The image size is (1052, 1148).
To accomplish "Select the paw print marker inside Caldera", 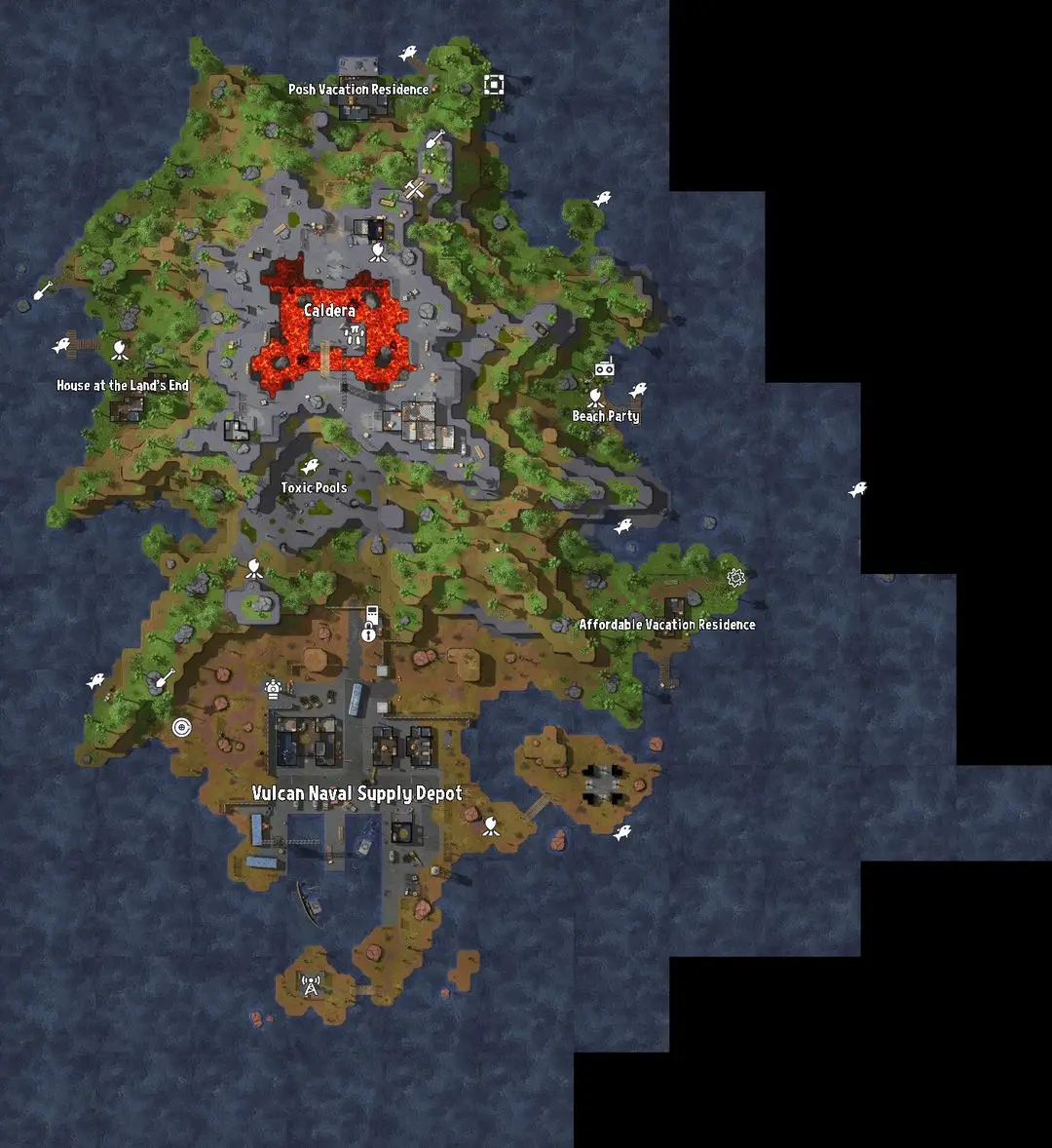I will pos(355,337).
